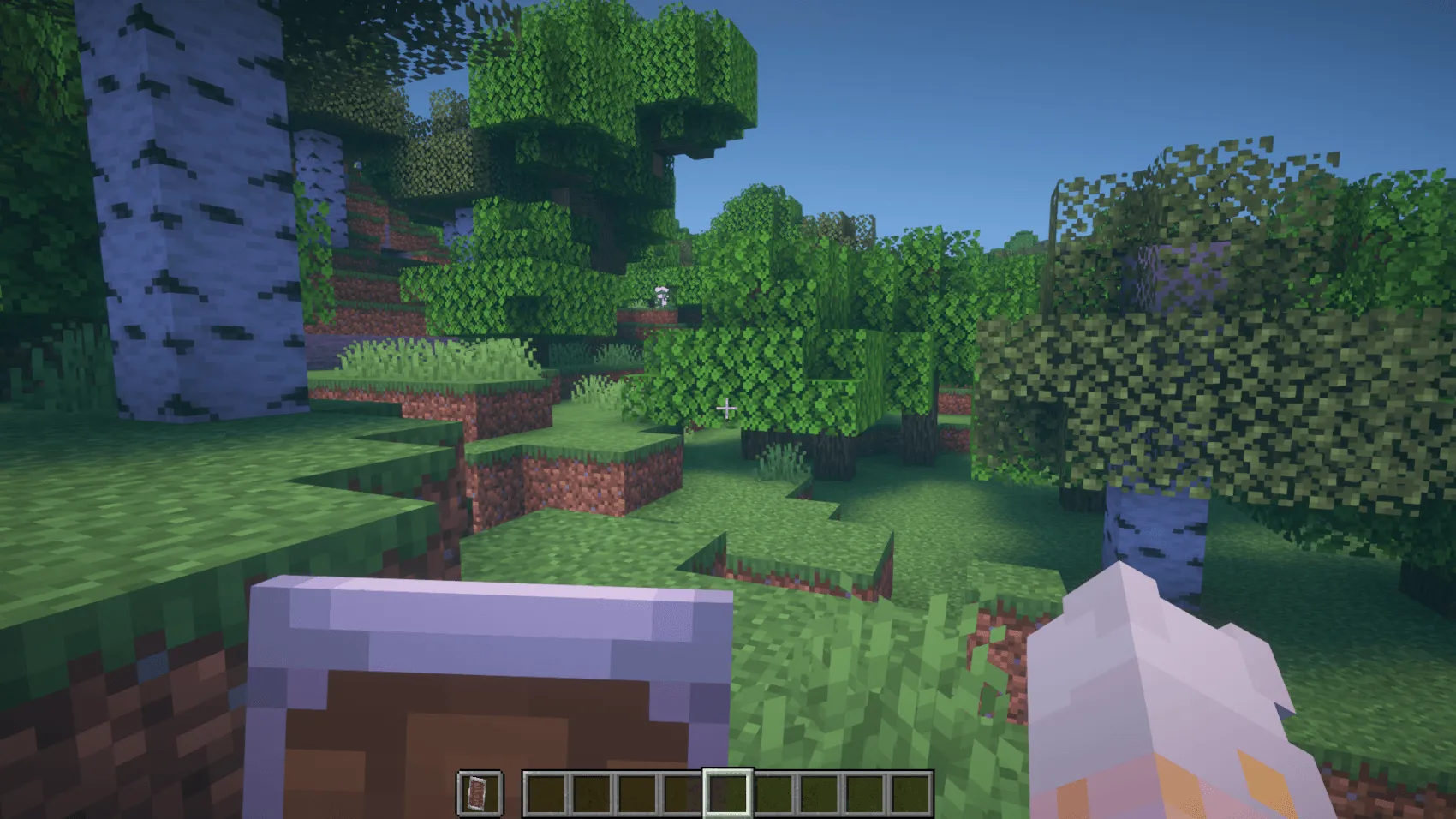Click the fourth hotbar slot

[682, 795]
